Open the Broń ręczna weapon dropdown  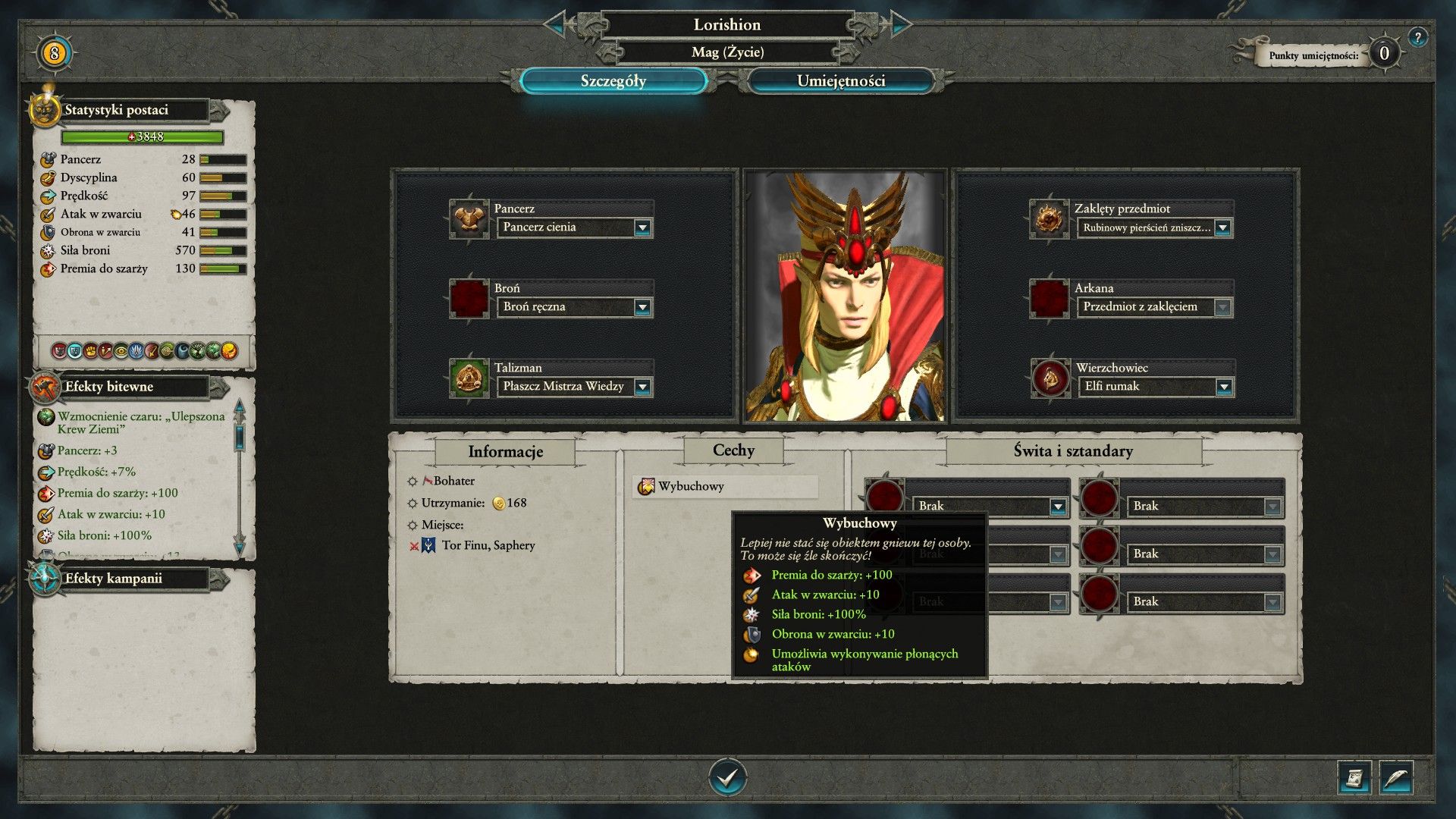tap(642, 307)
